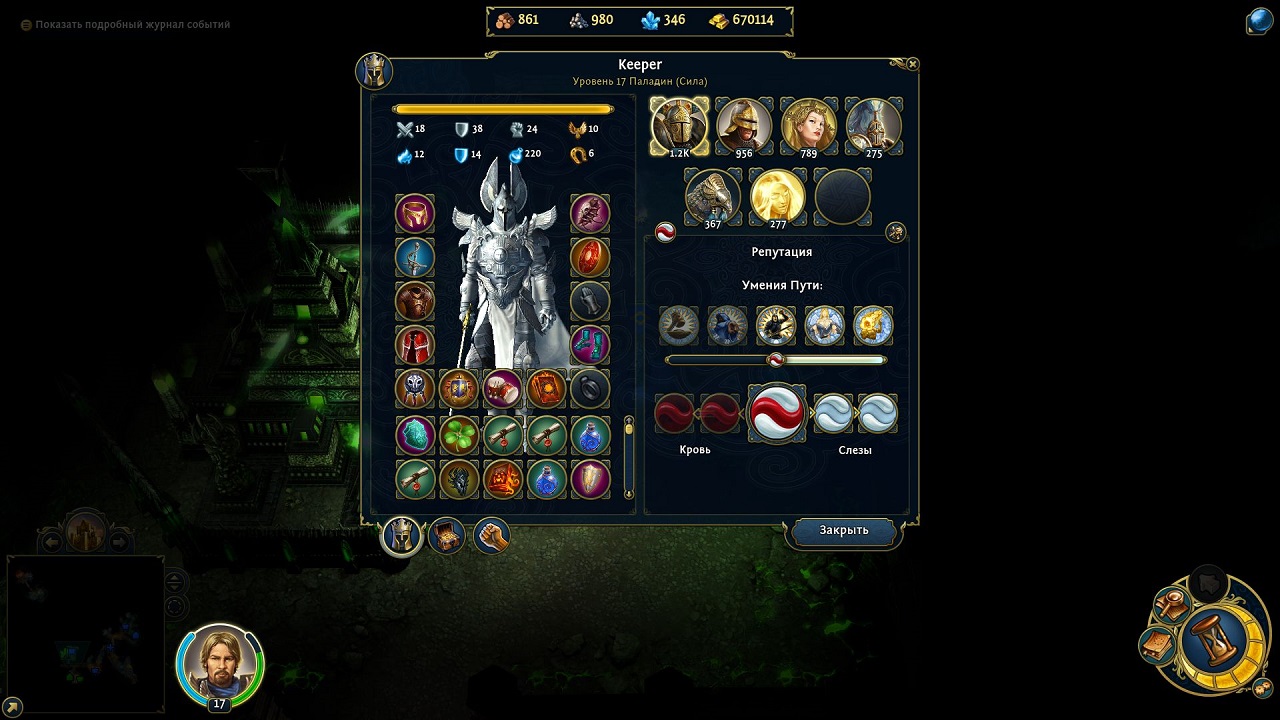Select the gold nugget path ability

click(873, 326)
